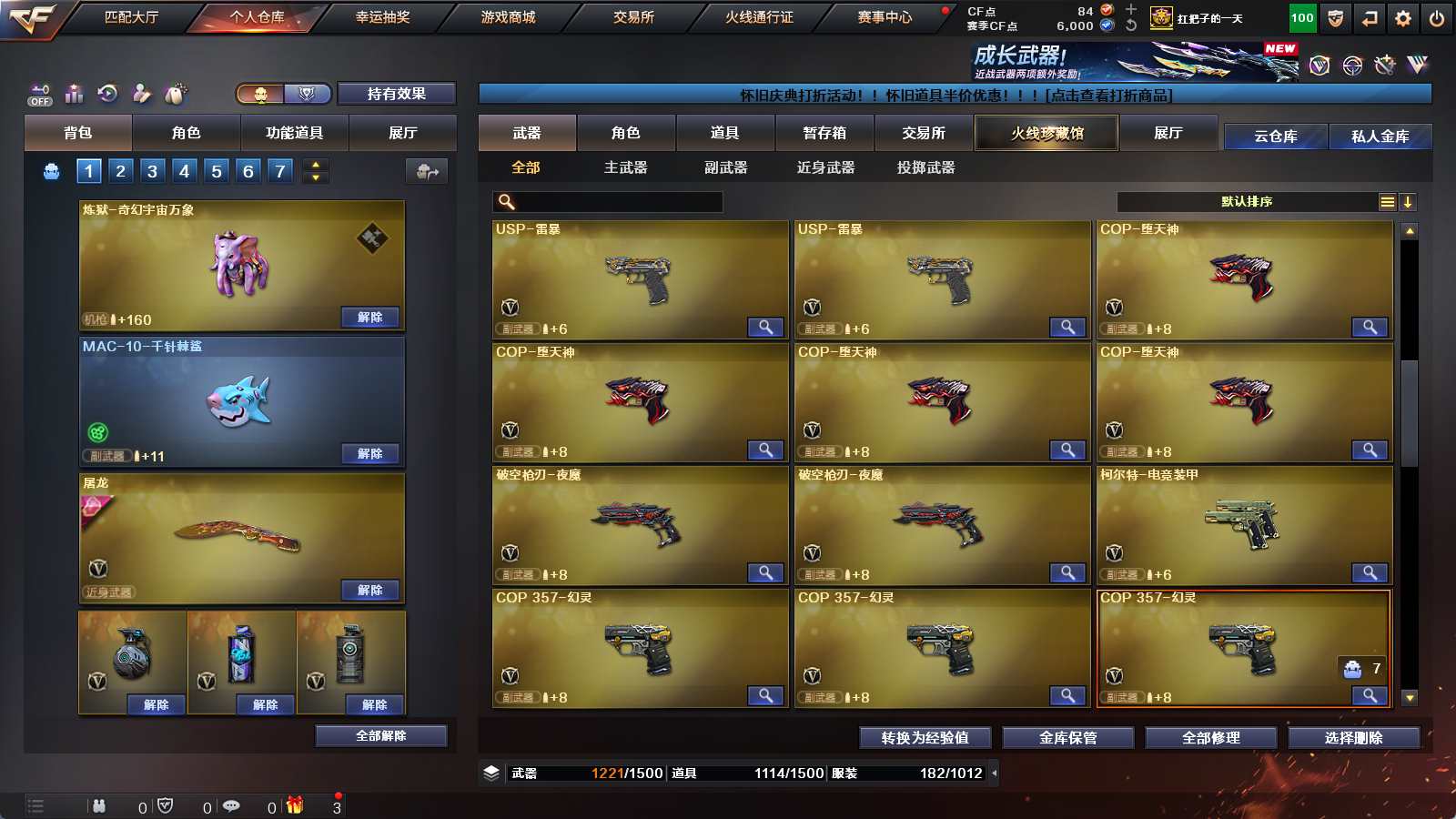1456x819 pixels.
Task: Click the 持有效果 button
Action: 396,94
